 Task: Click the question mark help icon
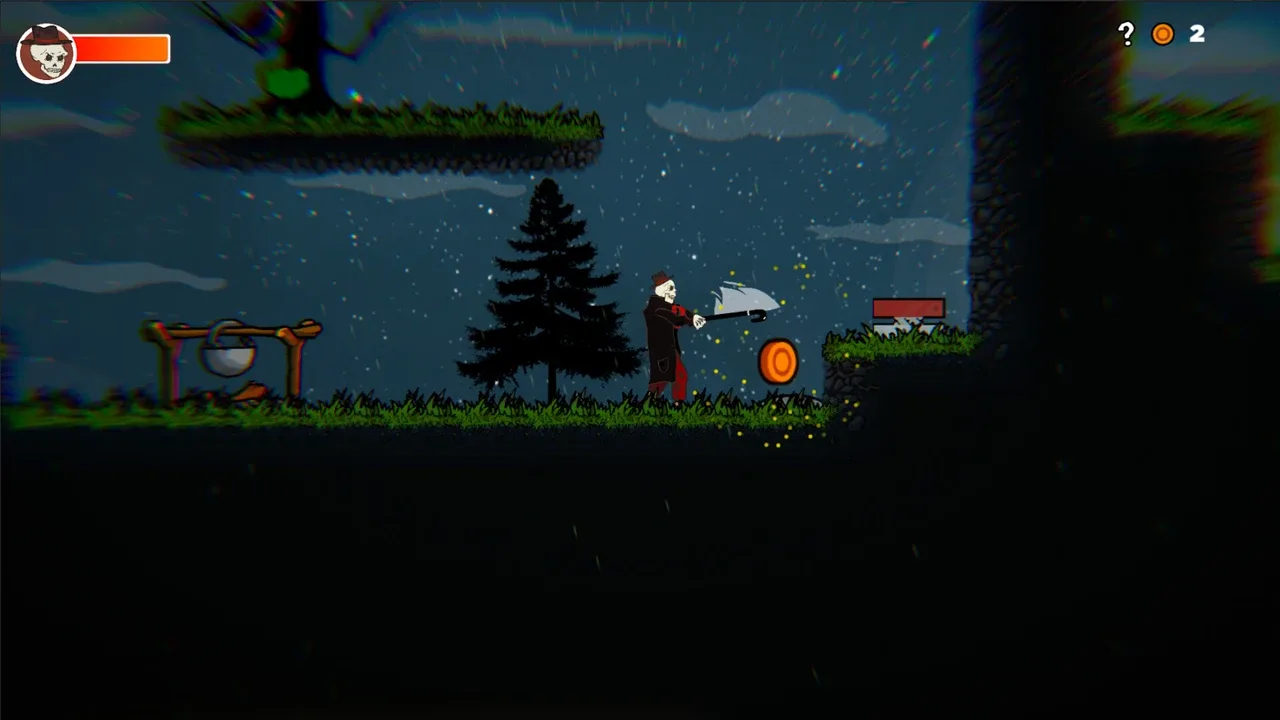coord(1126,34)
